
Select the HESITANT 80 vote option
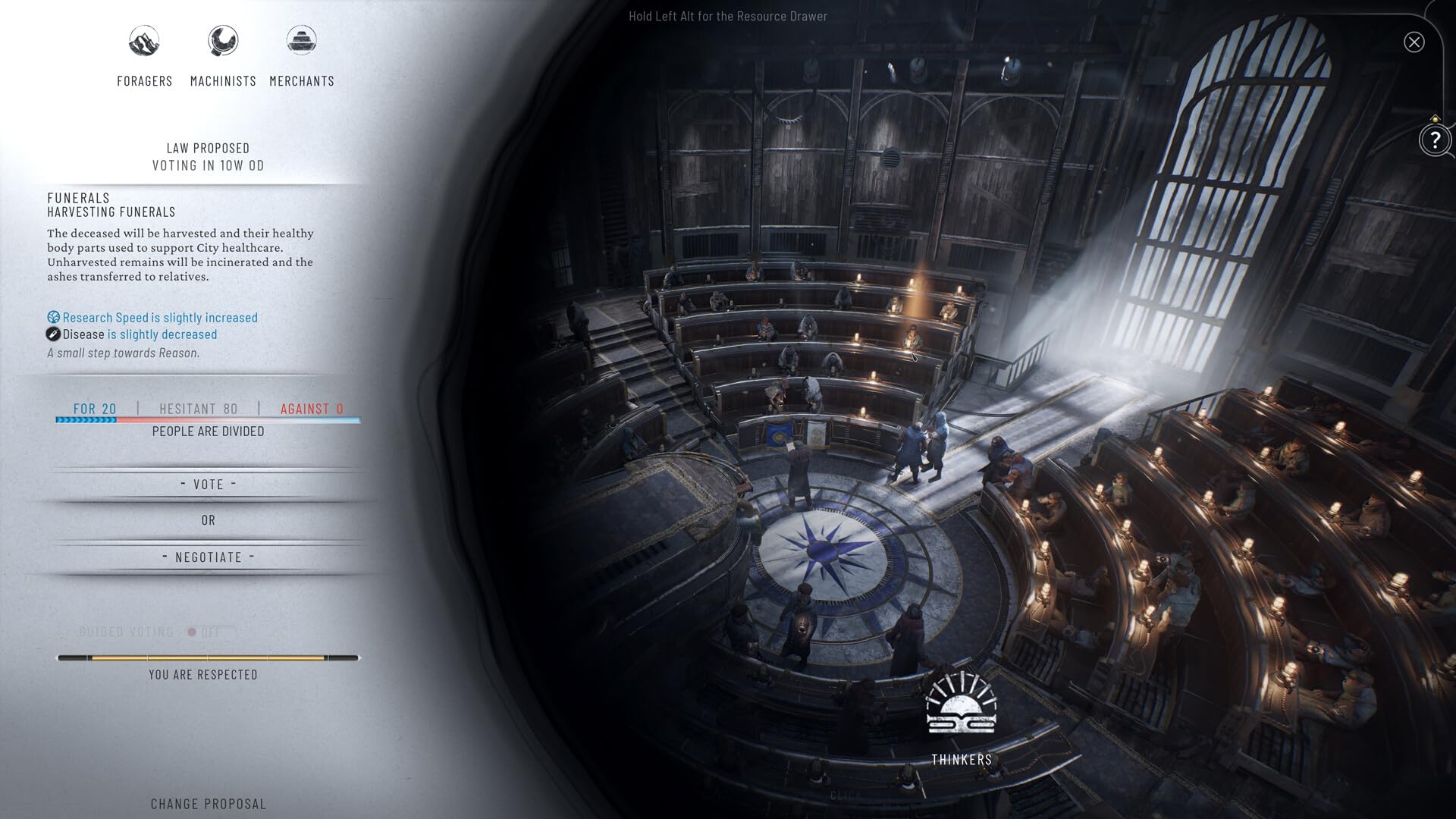pyautogui.click(x=199, y=409)
